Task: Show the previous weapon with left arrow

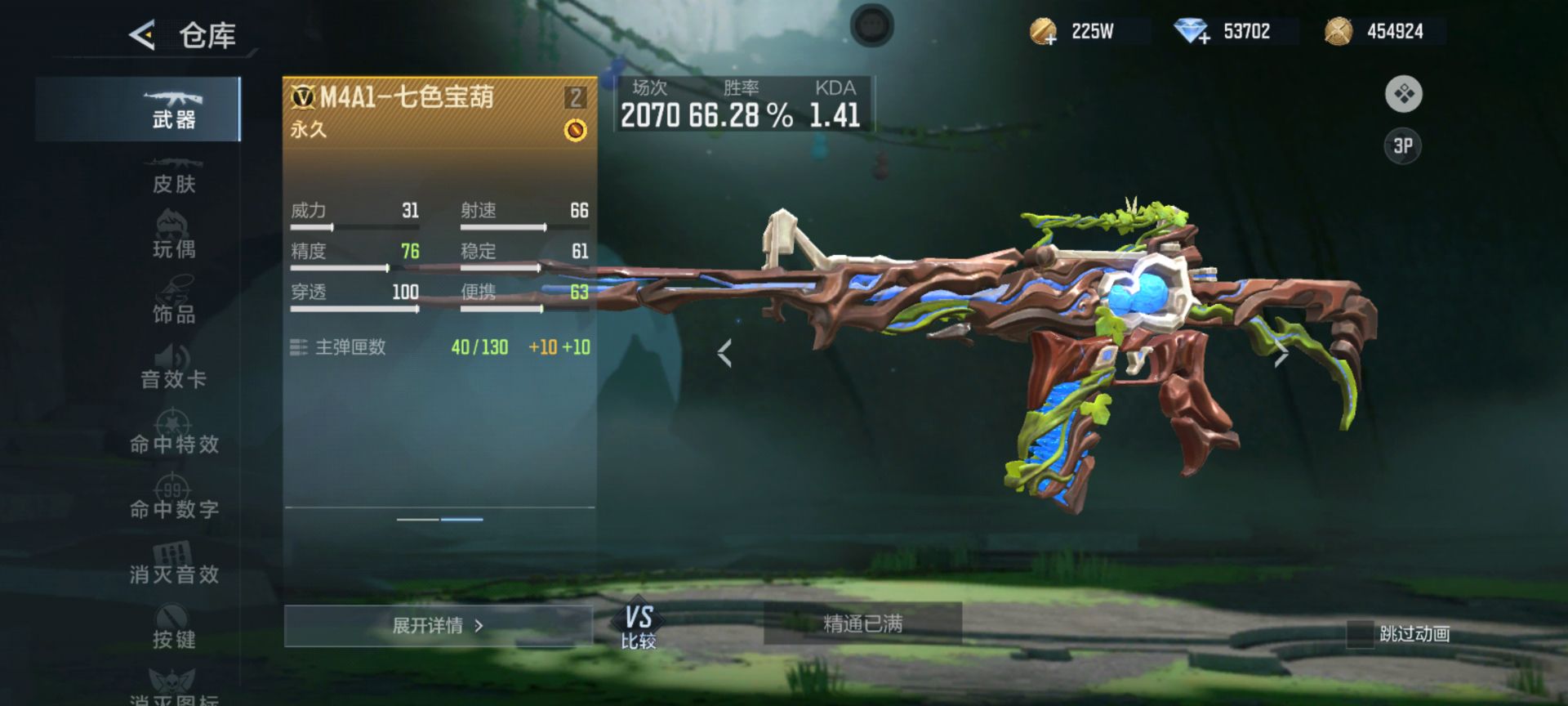Action: pyautogui.click(x=724, y=353)
